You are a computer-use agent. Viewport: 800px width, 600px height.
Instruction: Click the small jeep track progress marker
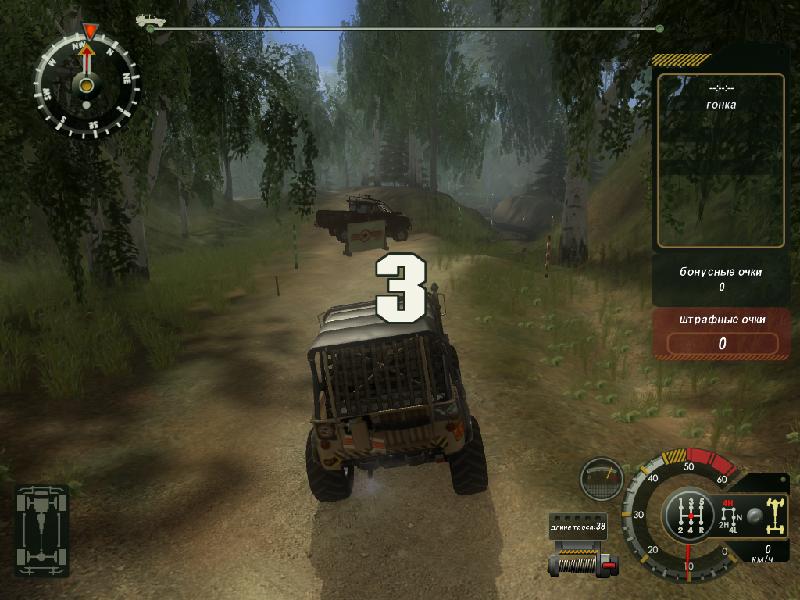pos(149,20)
